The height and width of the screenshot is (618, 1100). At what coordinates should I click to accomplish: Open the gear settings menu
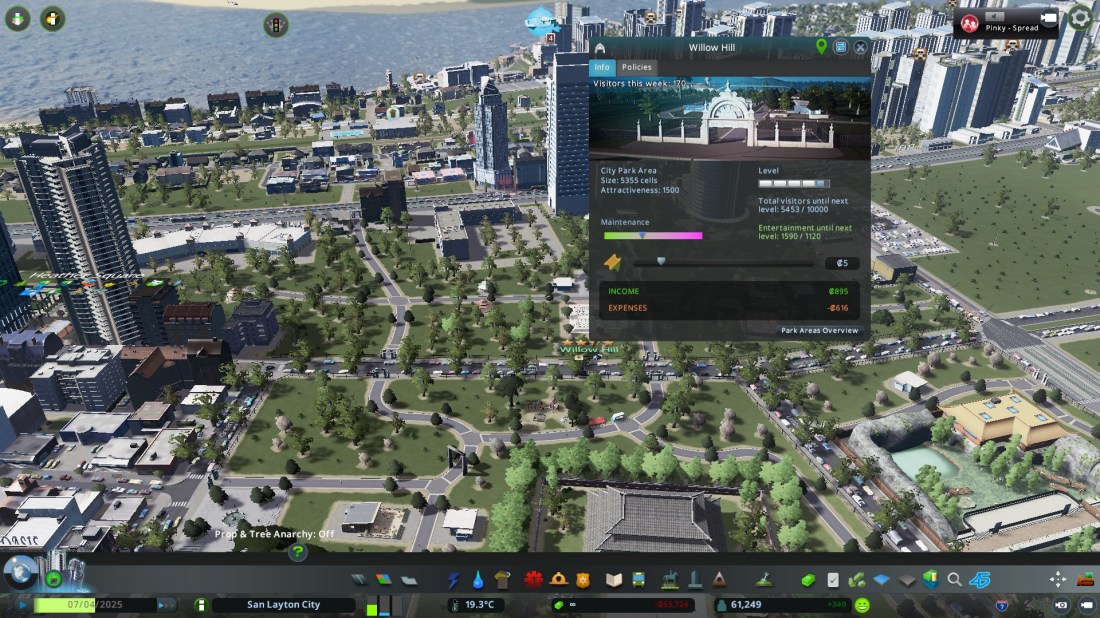[1081, 19]
